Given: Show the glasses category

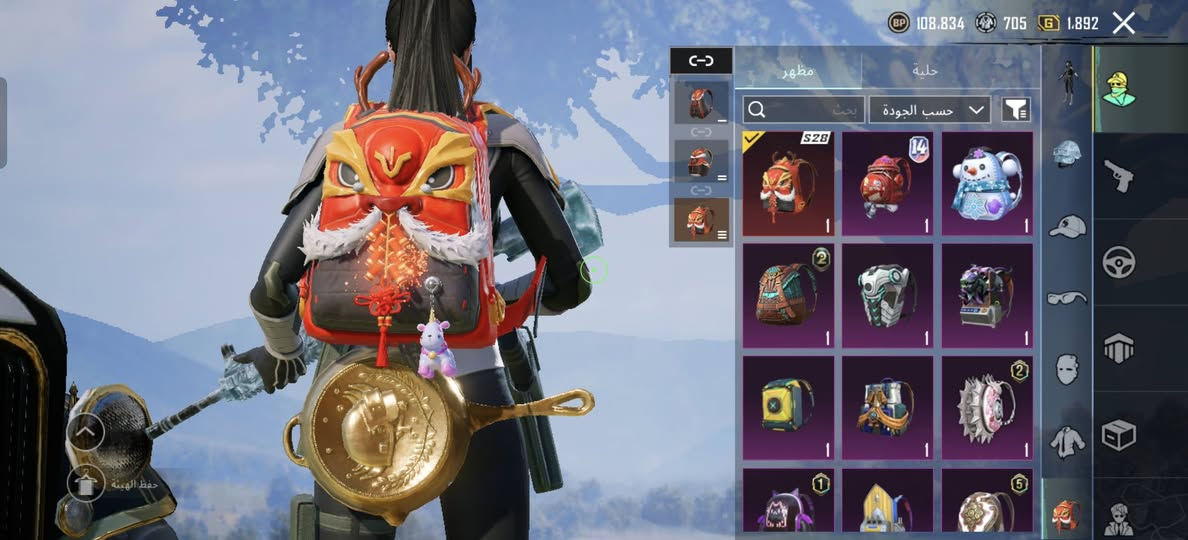Looking at the screenshot, I should click(x=1066, y=297).
